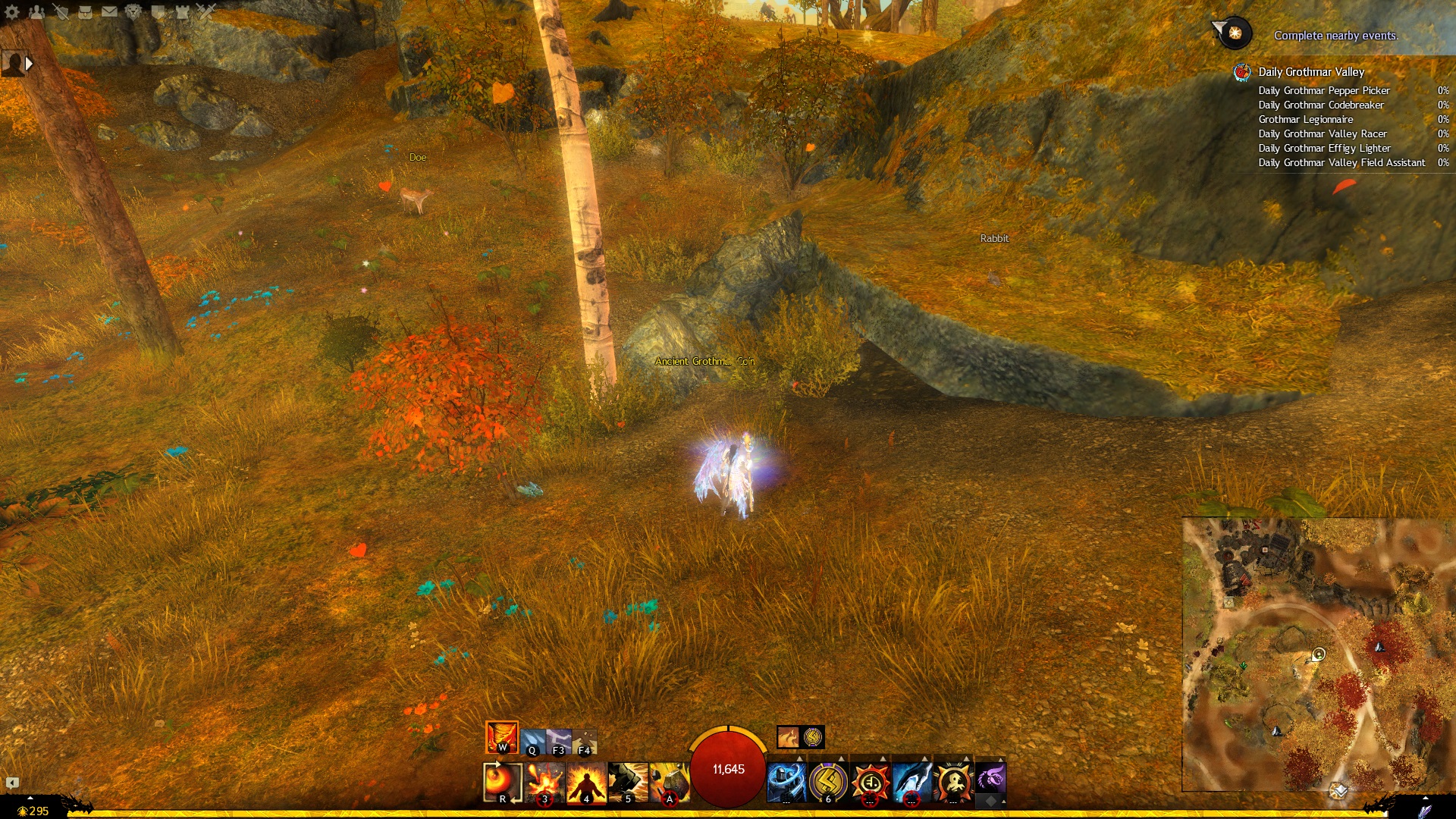
Task: Use the burning figure skill in slot 4
Action: (586, 781)
